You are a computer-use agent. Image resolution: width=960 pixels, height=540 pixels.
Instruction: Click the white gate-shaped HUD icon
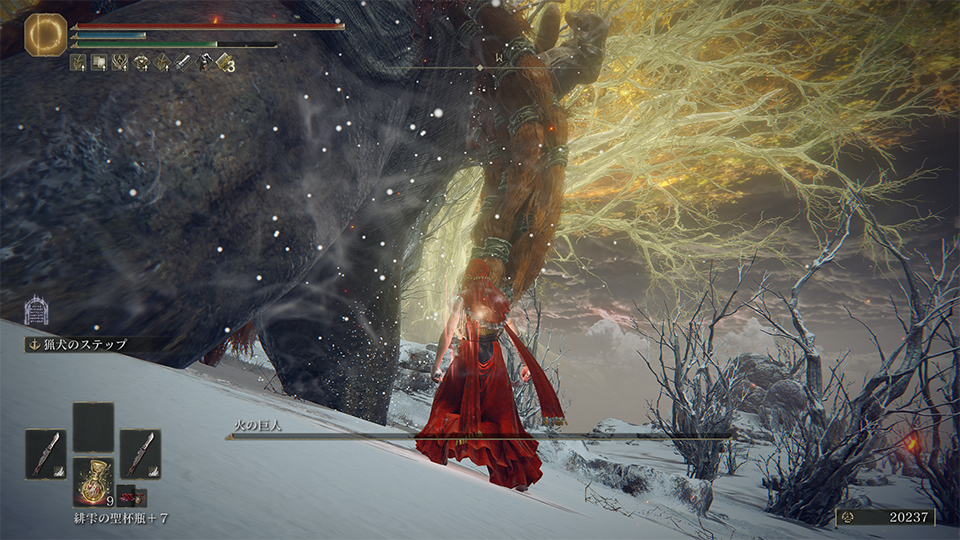pos(35,309)
